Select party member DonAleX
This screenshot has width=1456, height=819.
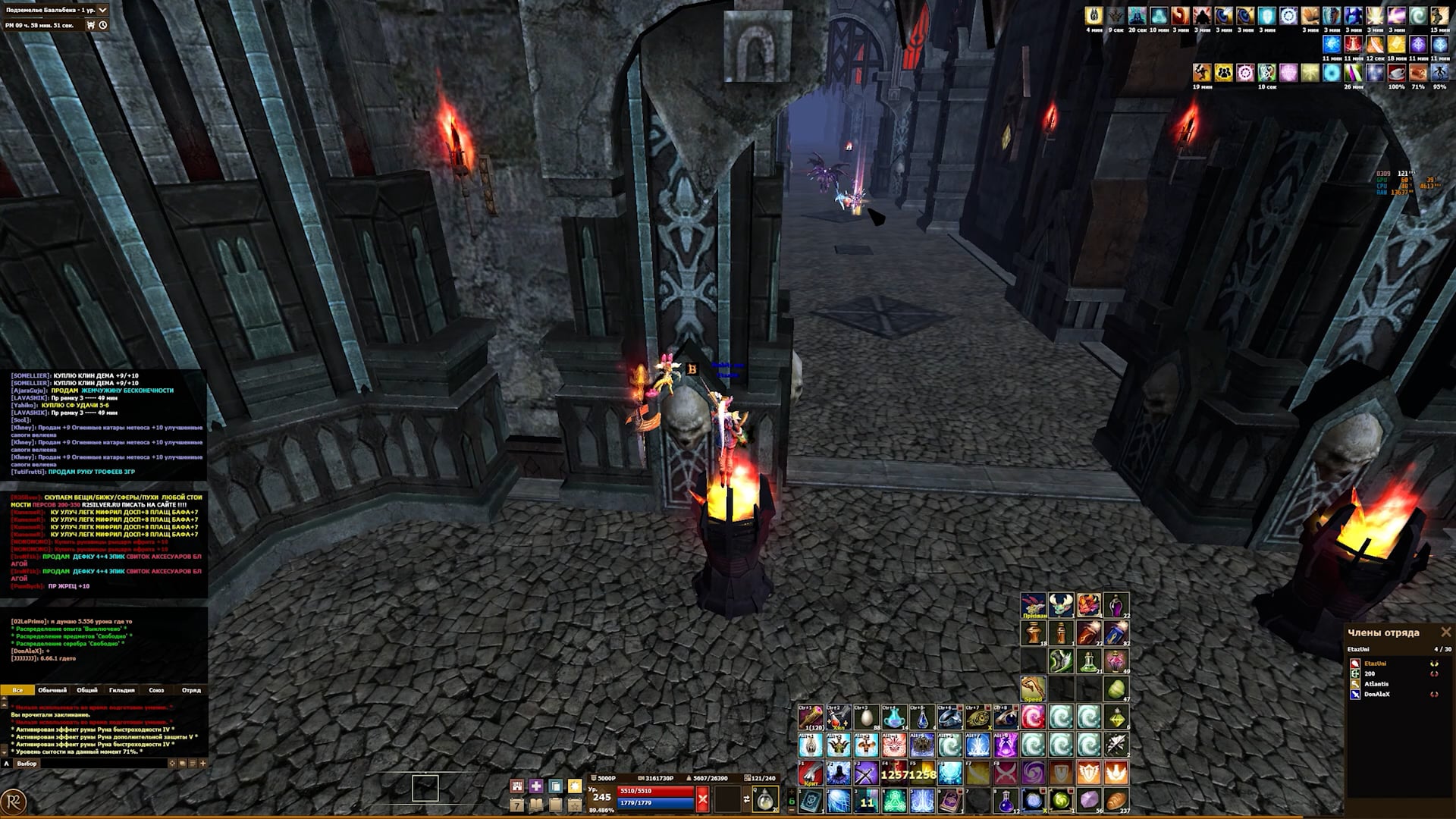coord(1376,695)
